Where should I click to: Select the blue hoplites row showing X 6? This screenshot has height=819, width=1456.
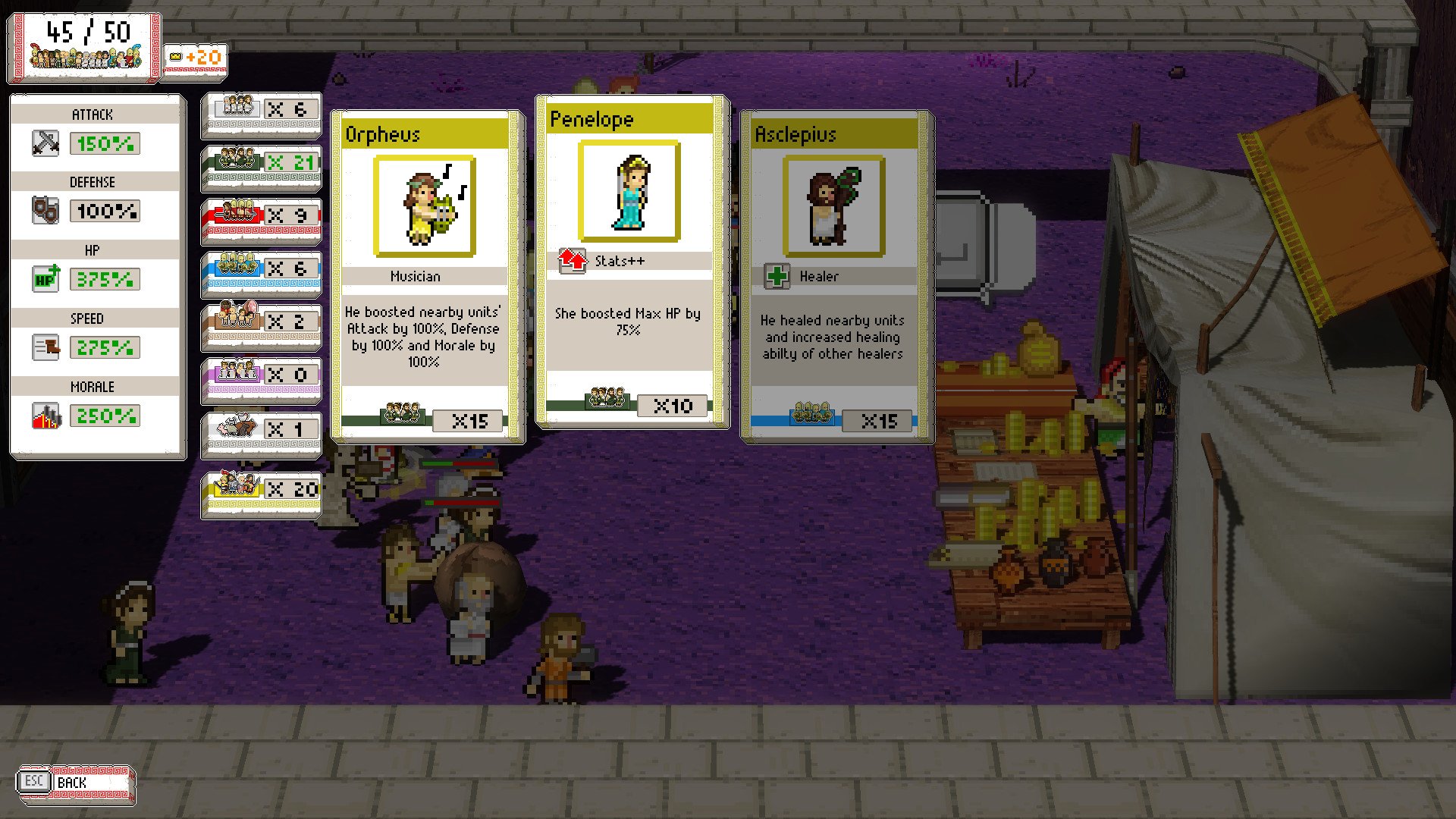click(261, 268)
